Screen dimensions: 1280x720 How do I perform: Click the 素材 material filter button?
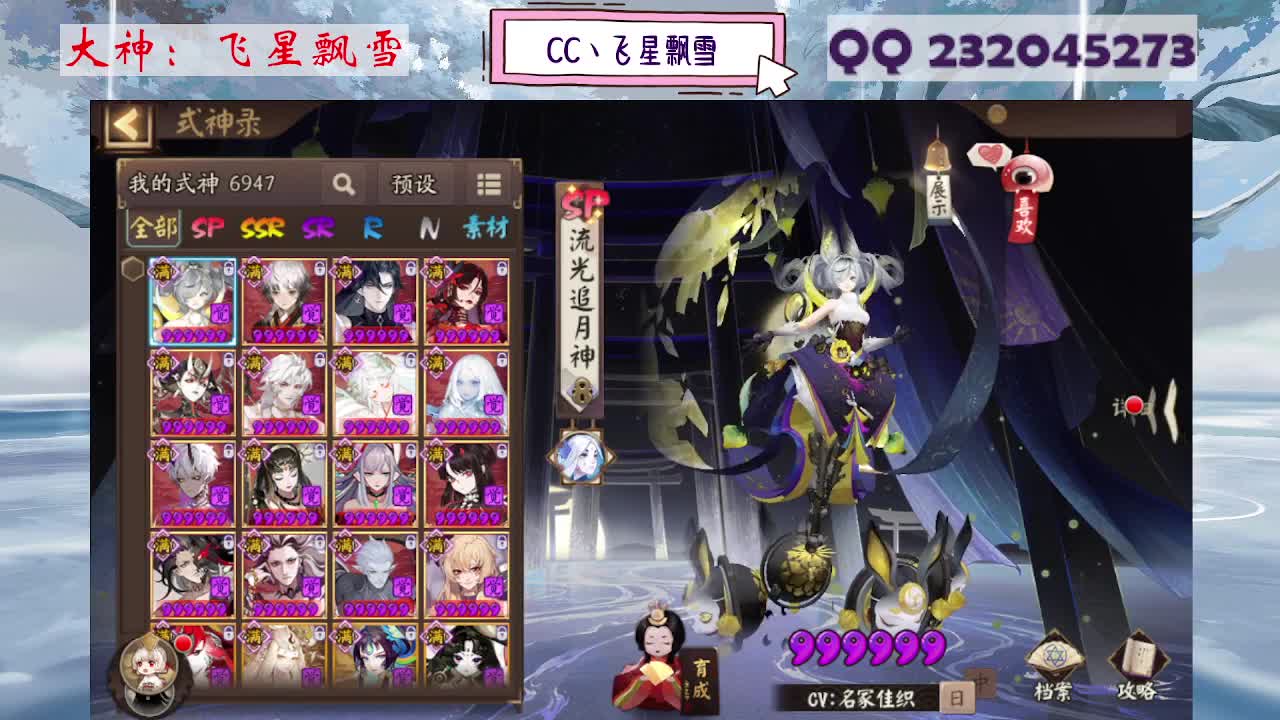point(486,228)
